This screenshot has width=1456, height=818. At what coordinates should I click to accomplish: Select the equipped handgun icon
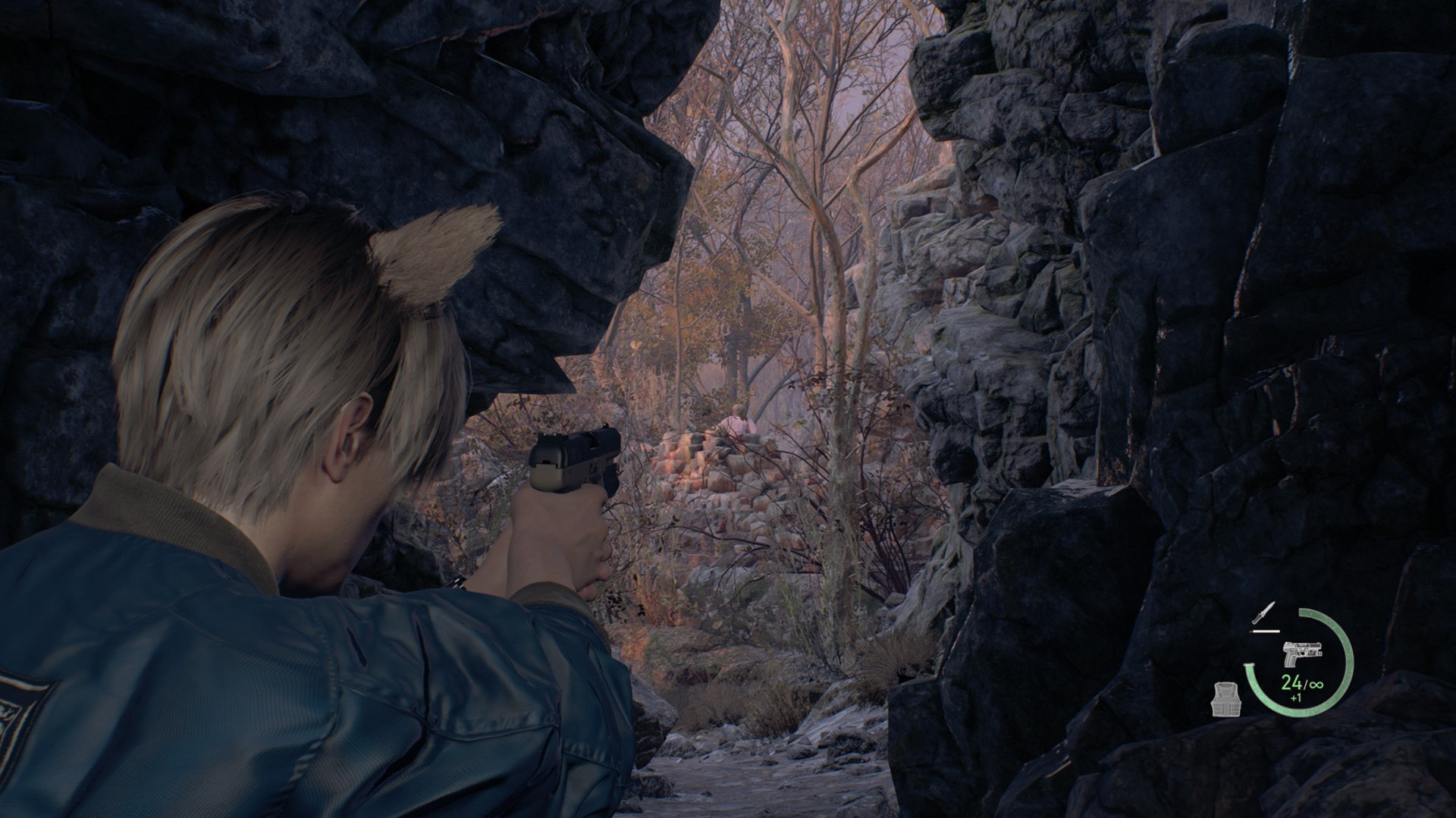[1299, 653]
